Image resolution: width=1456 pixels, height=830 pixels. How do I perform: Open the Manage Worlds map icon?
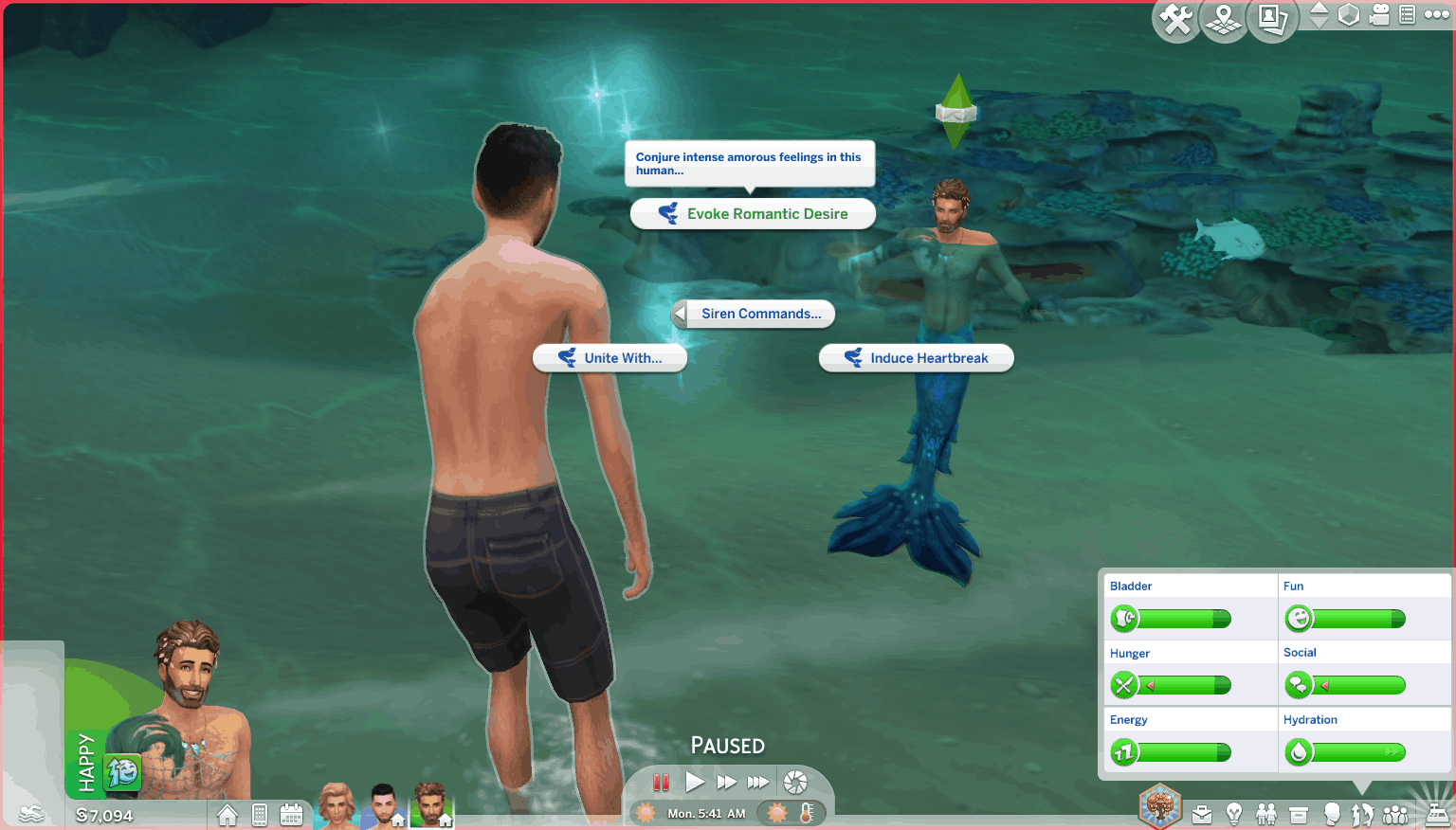pyautogui.click(x=1224, y=19)
